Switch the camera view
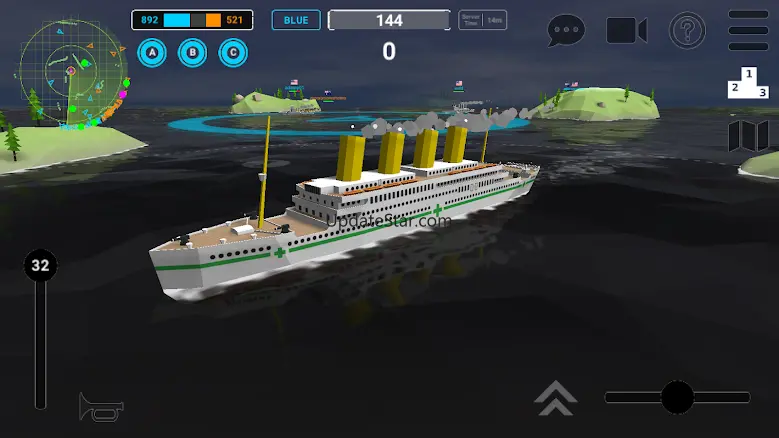Viewport: 779px width, 438px height. (x=627, y=30)
